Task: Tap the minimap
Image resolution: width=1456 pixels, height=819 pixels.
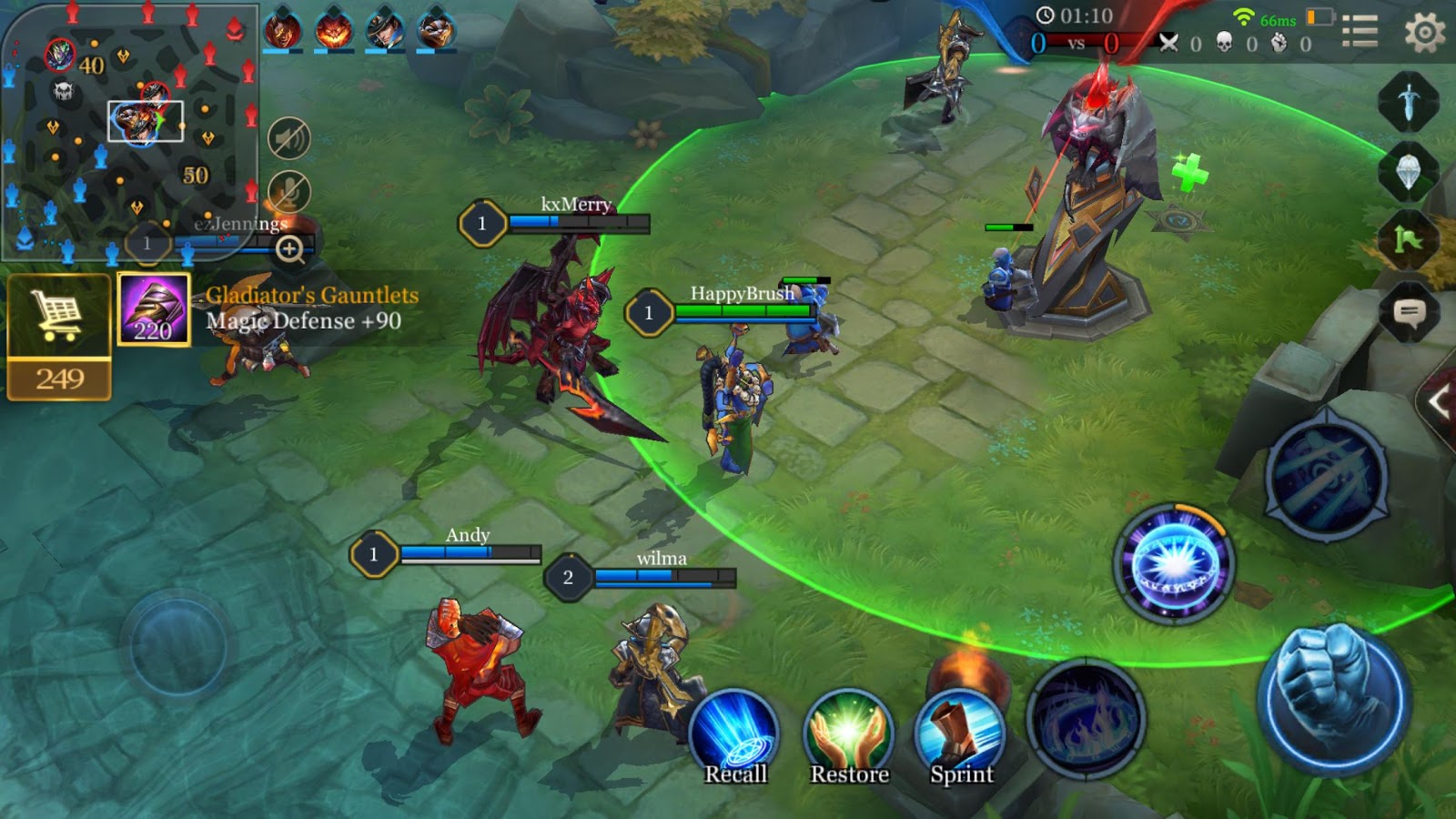Action: click(127, 127)
